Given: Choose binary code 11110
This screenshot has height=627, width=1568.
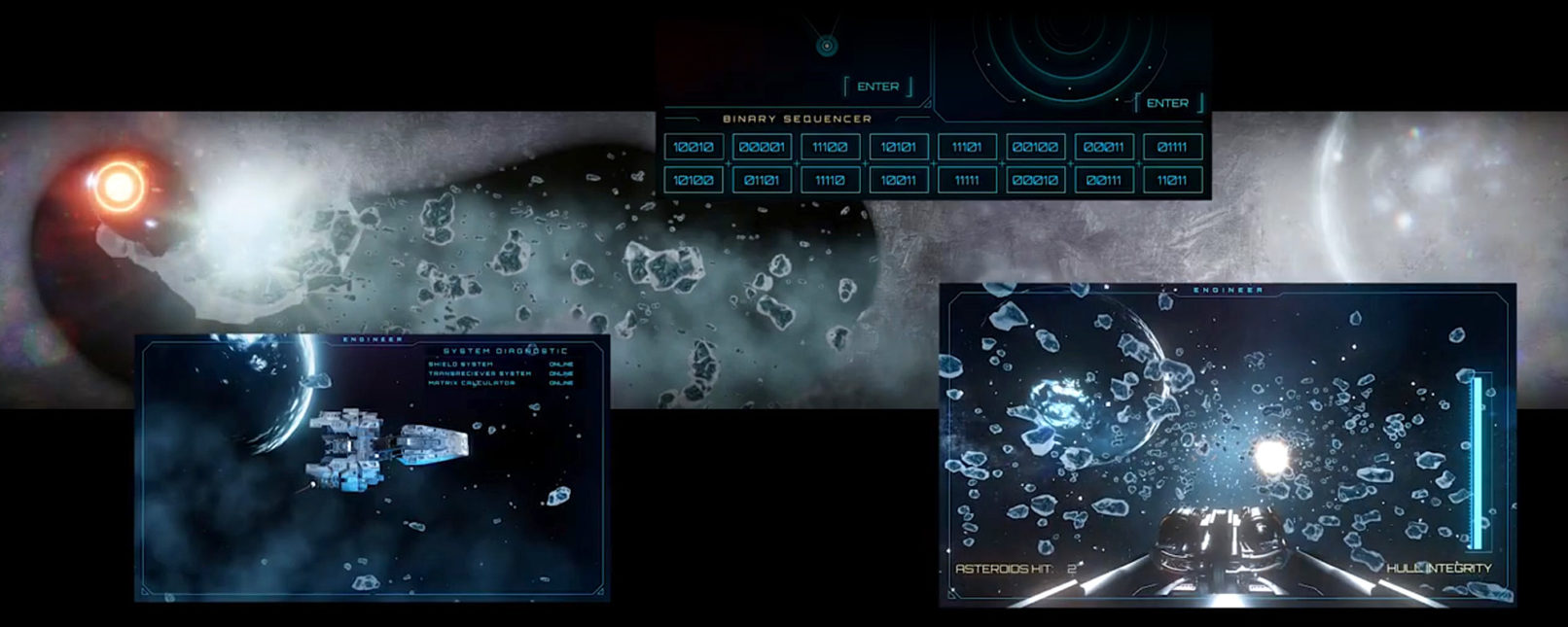Looking at the screenshot, I should pos(830,180).
